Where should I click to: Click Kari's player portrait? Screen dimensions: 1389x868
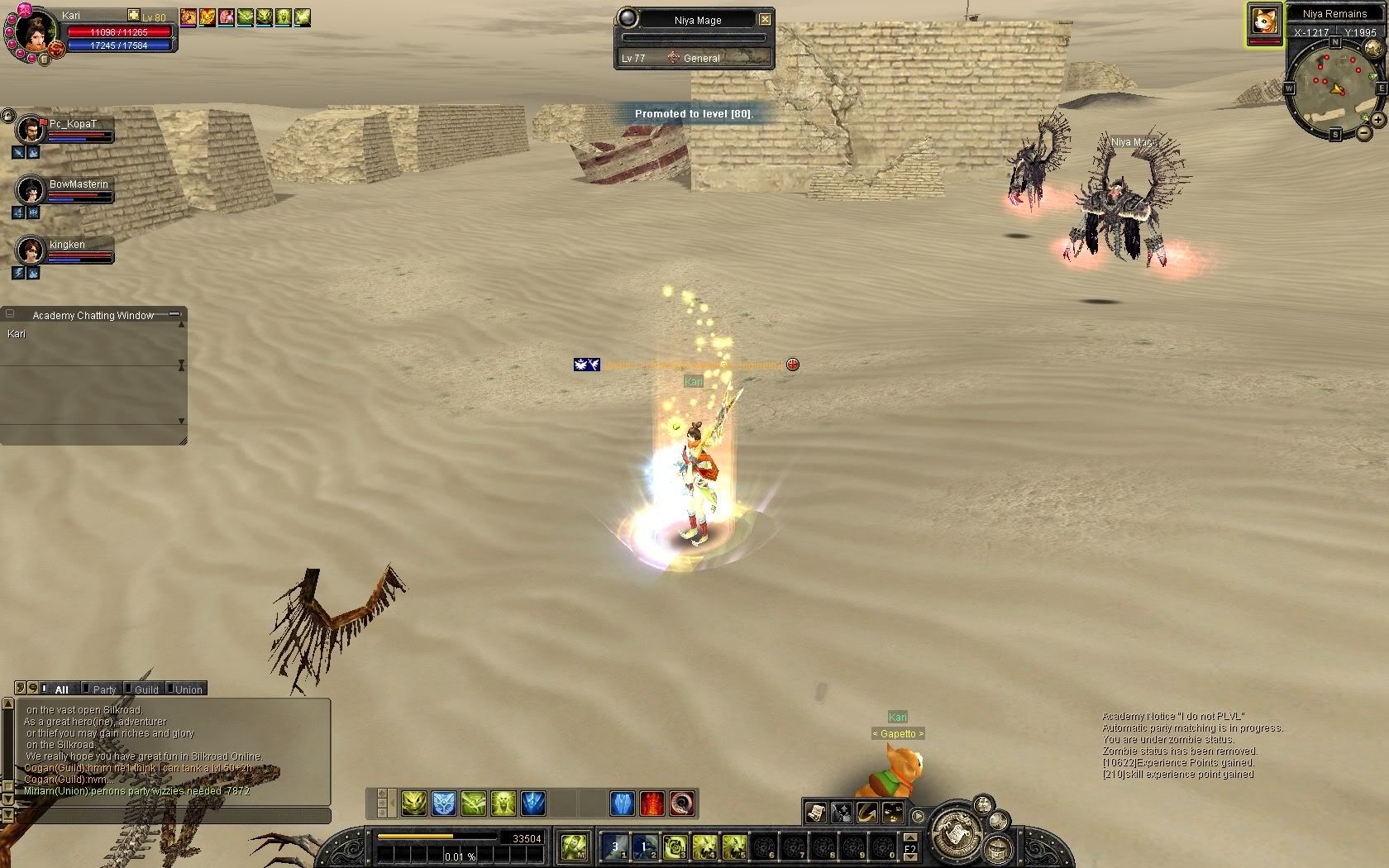point(34,31)
